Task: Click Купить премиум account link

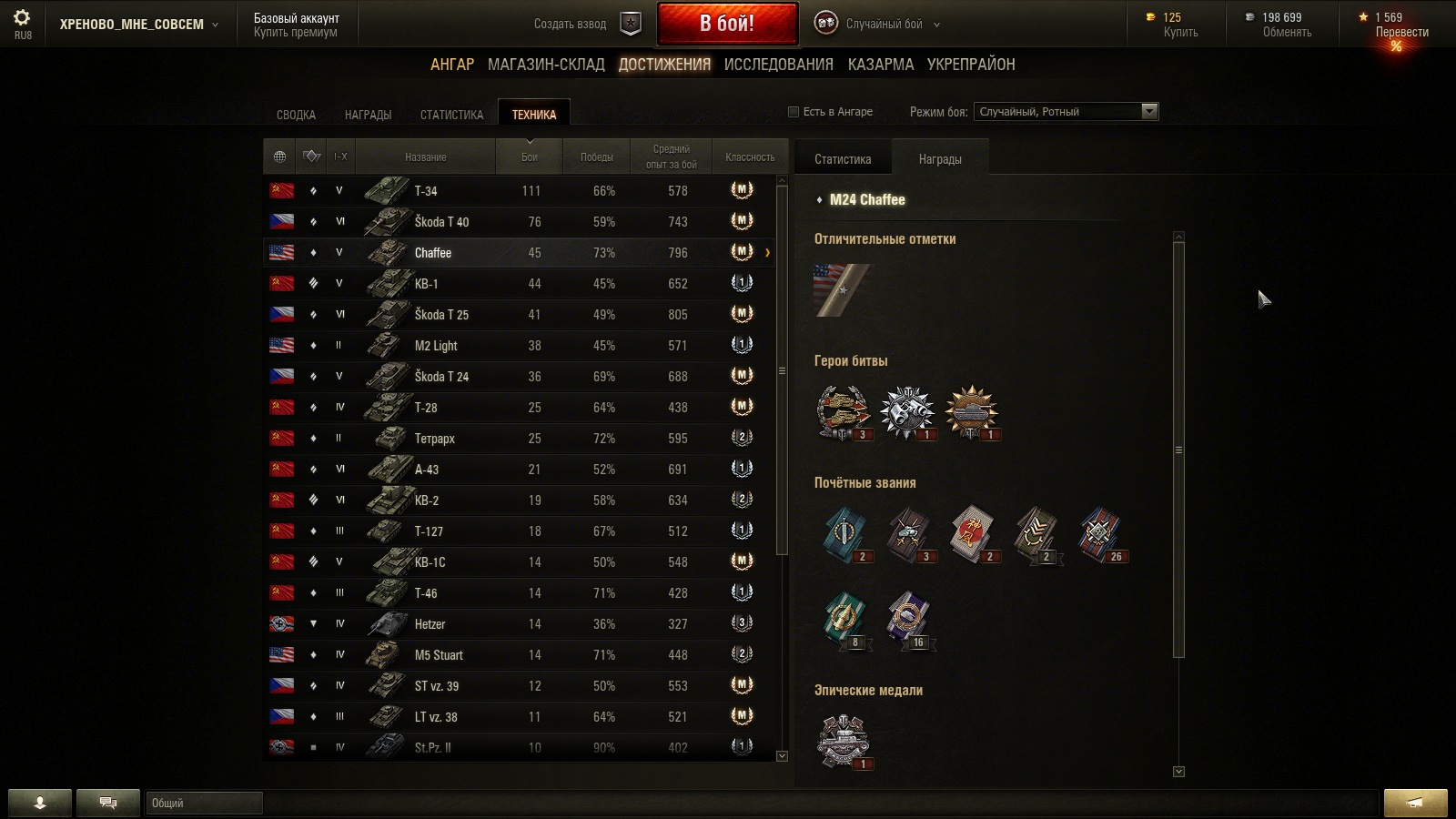Action: 295,33
